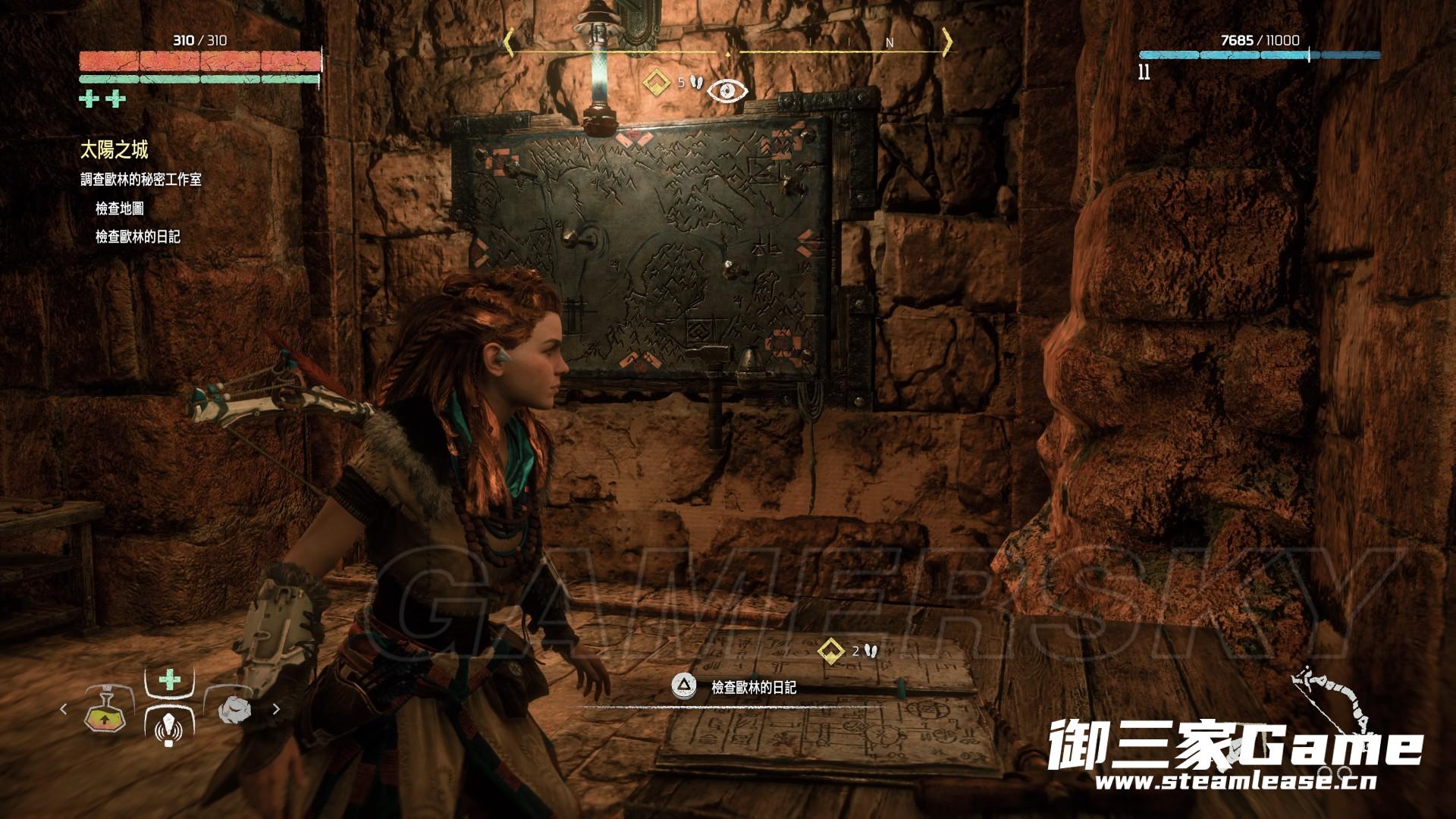Cycle tools with the right arrow
Screen dimensions: 1456x819
pos(276,710)
